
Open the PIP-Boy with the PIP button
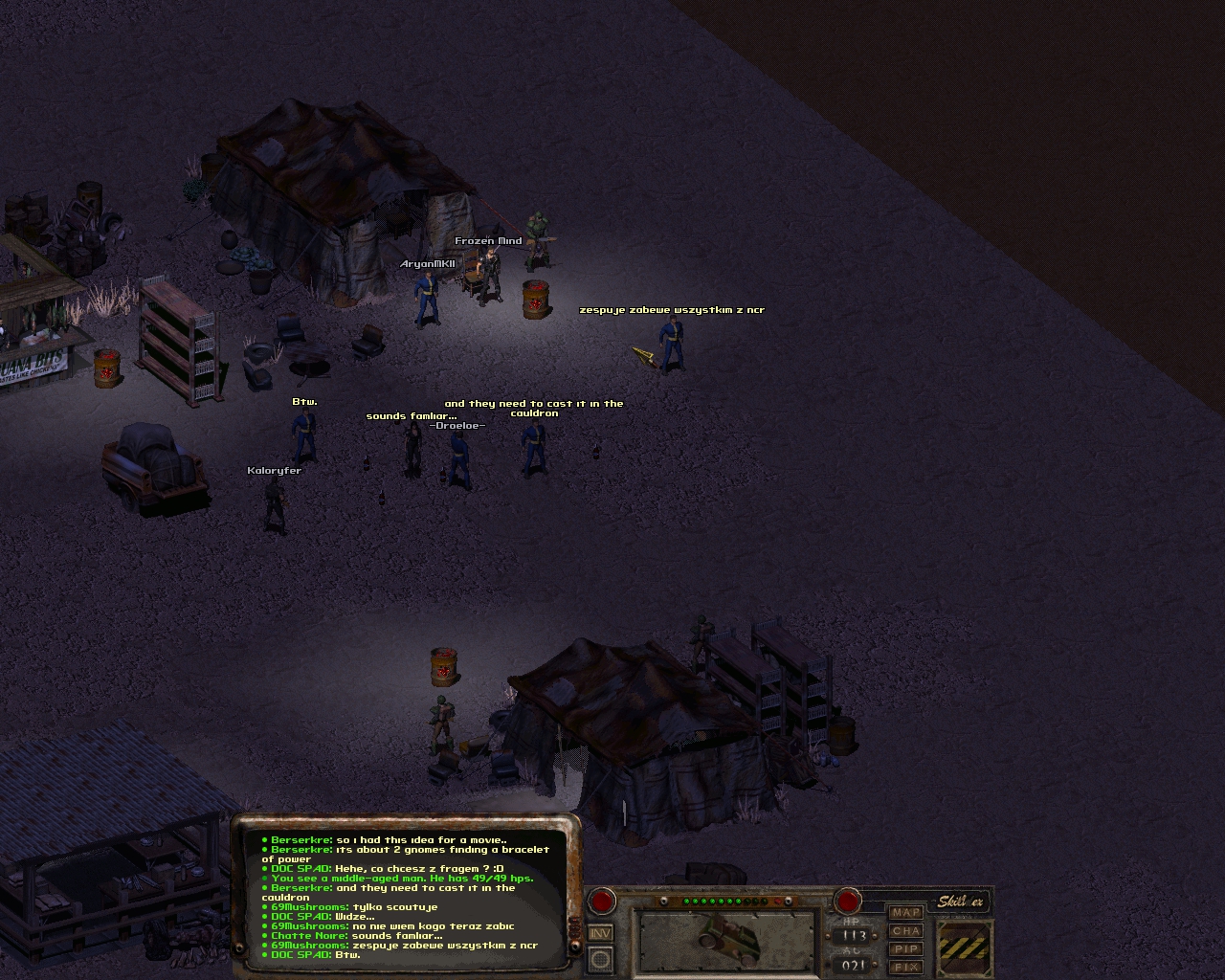(x=905, y=949)
